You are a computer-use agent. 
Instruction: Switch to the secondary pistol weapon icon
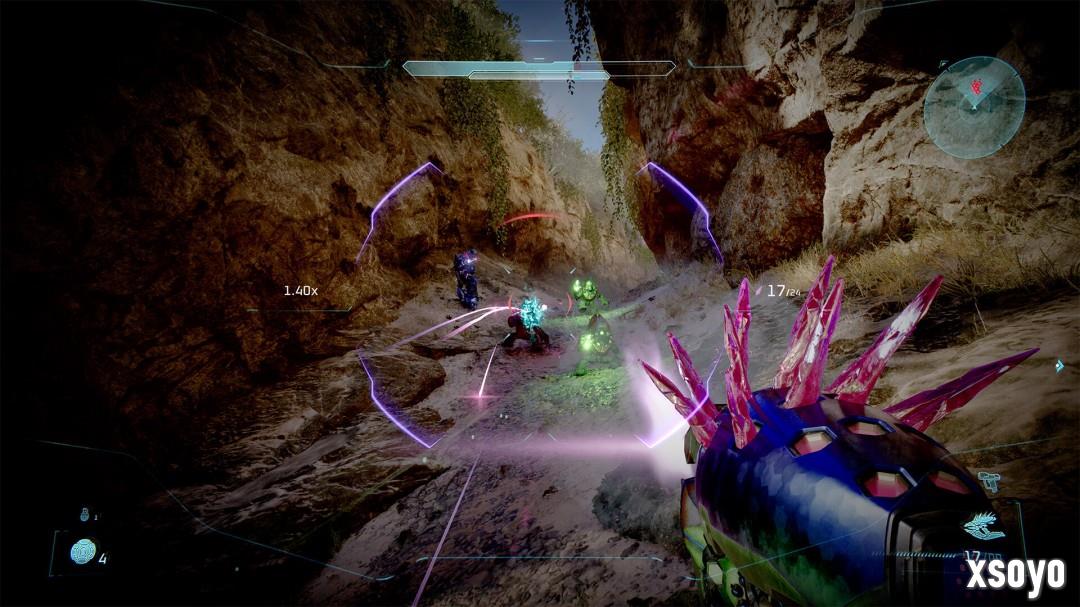[988, 480]
